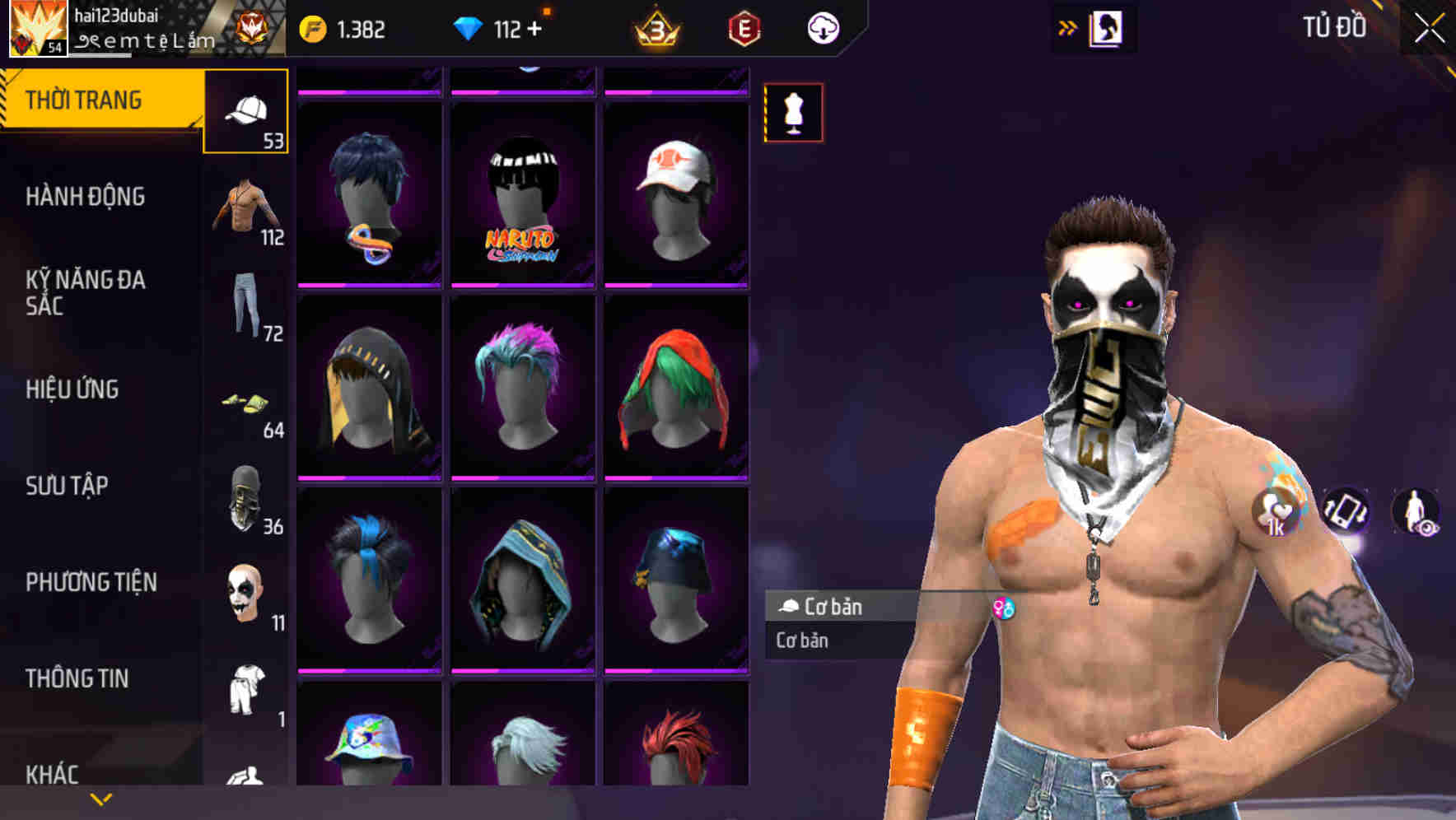Select the shoes category with 64 items
The width and height of the screenshot is (1456, 820).
(x=247, y=403)
